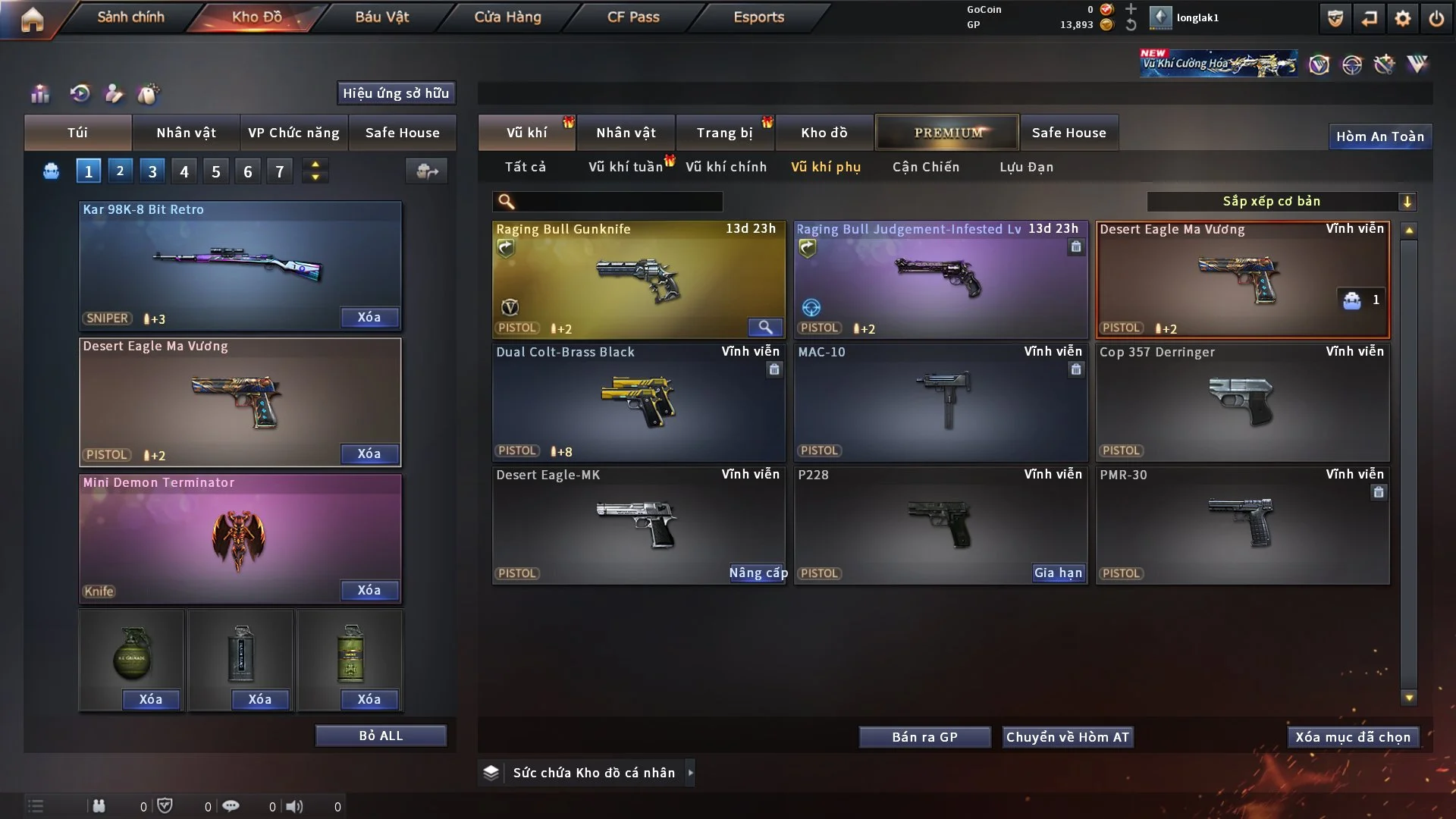Clear all equipped items with Bỏ ALL

[381, 736]
